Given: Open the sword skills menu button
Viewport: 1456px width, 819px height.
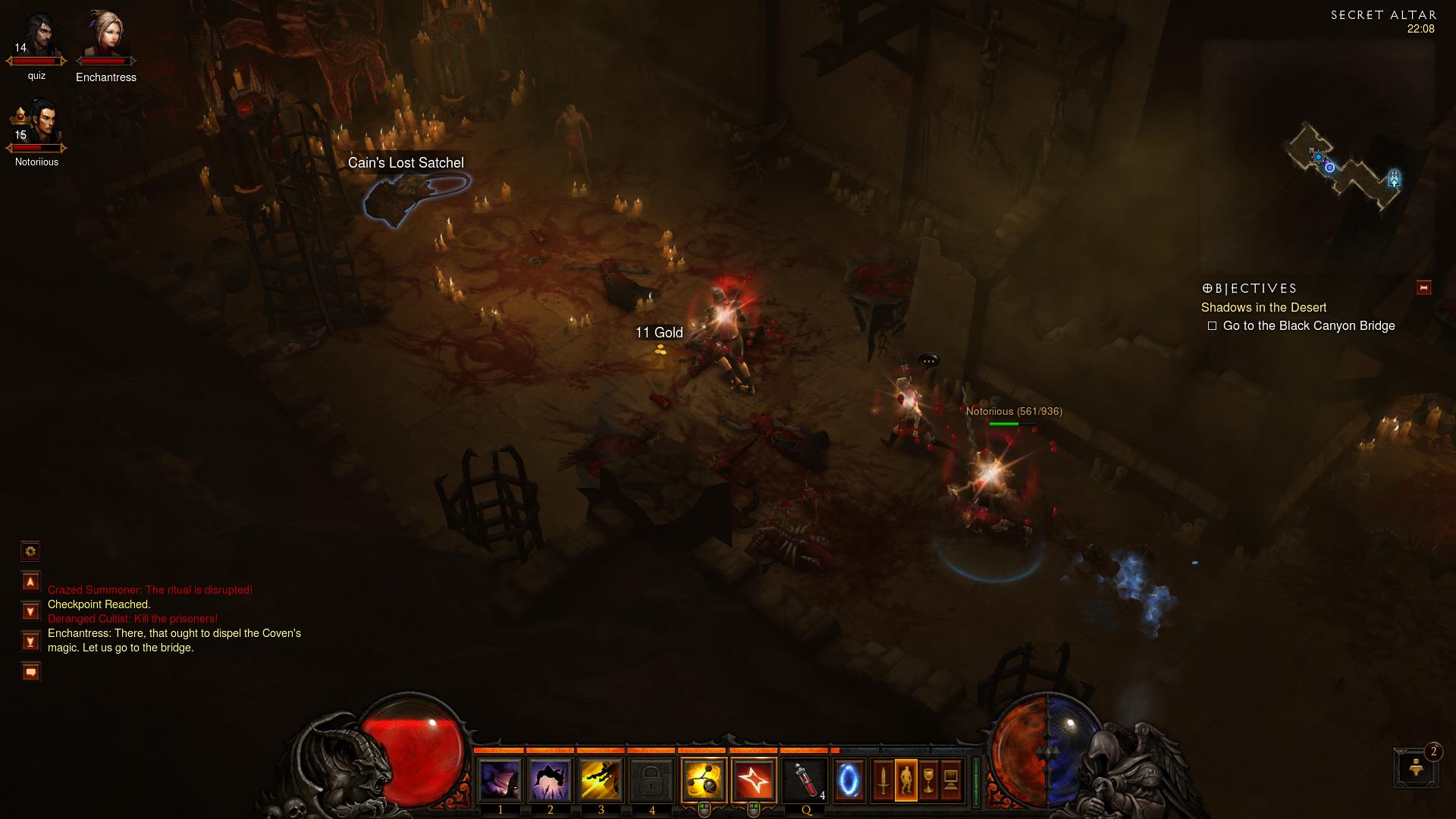Looking at the screenshot, I should pyautogui.click(x=883, y=780).
